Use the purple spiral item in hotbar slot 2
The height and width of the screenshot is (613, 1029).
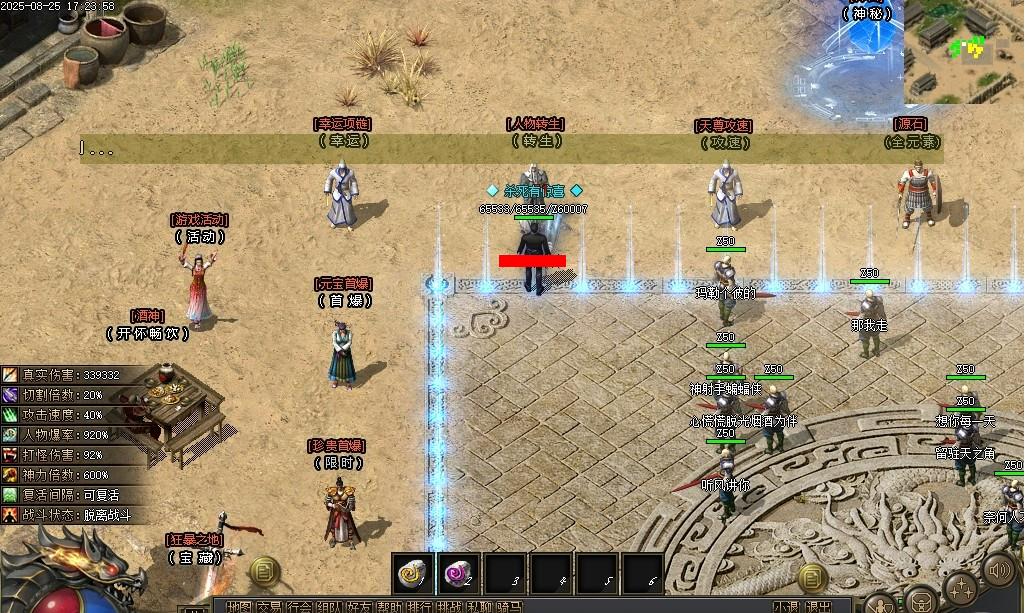460,573
